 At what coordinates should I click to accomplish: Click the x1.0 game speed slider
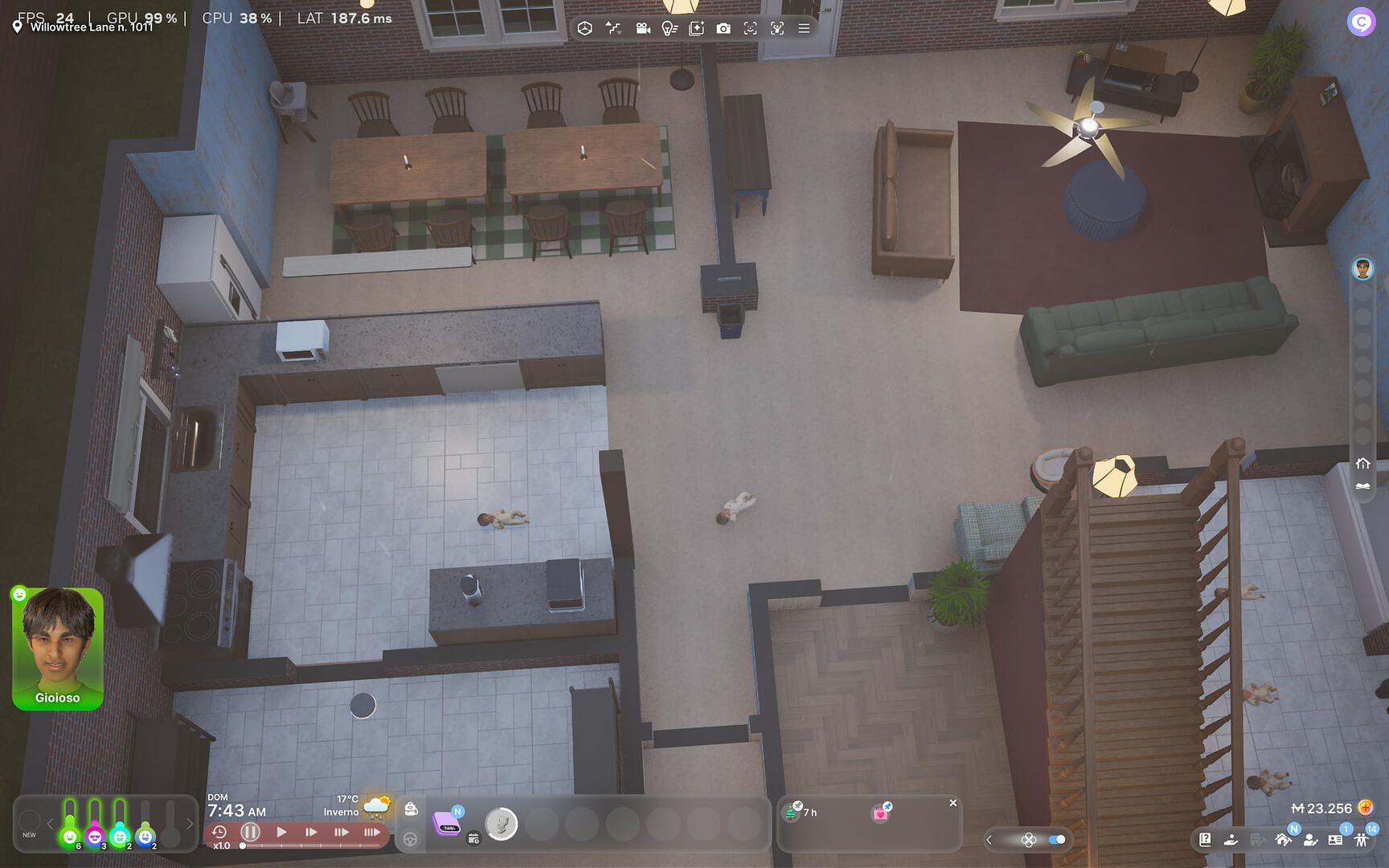(241, 845)
